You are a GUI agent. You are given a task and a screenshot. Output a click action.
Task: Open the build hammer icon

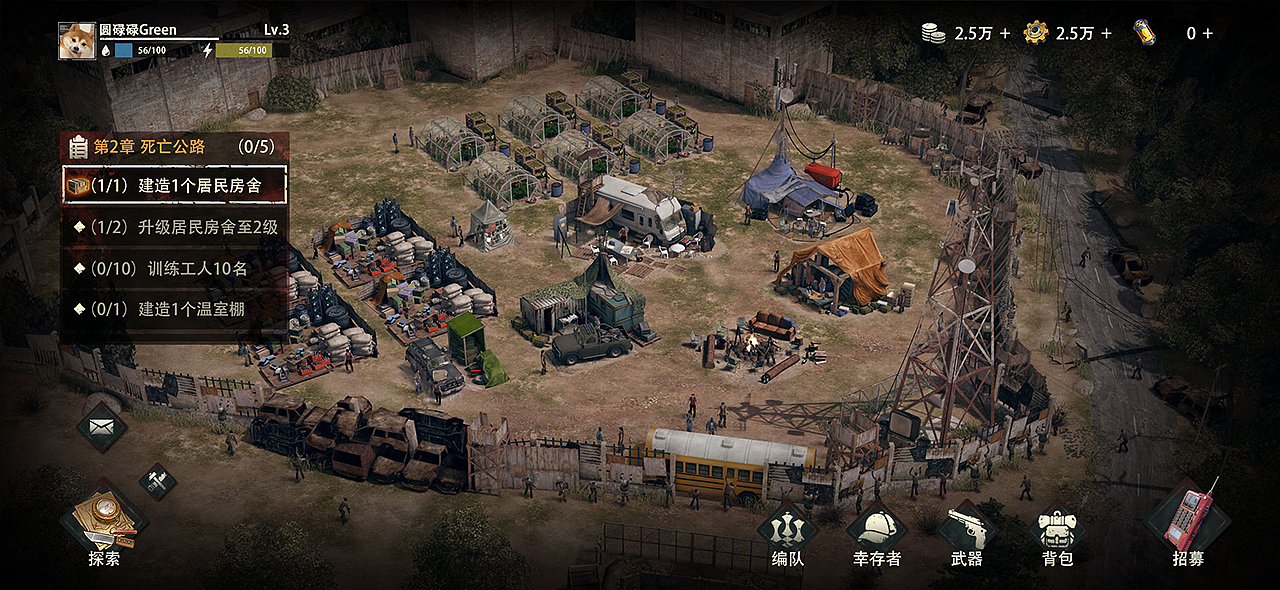[x=157, y=480]
